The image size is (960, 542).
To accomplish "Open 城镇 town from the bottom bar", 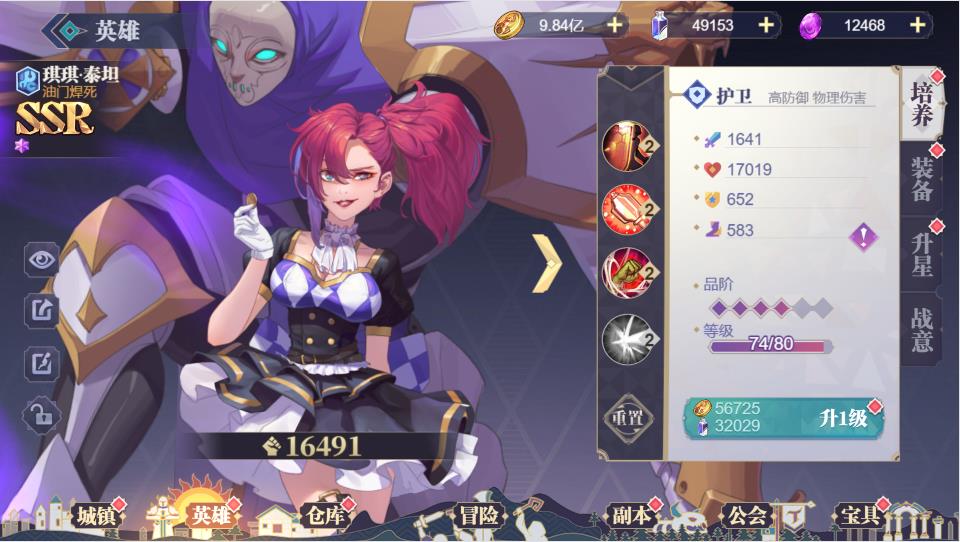I will pos(97,516).
